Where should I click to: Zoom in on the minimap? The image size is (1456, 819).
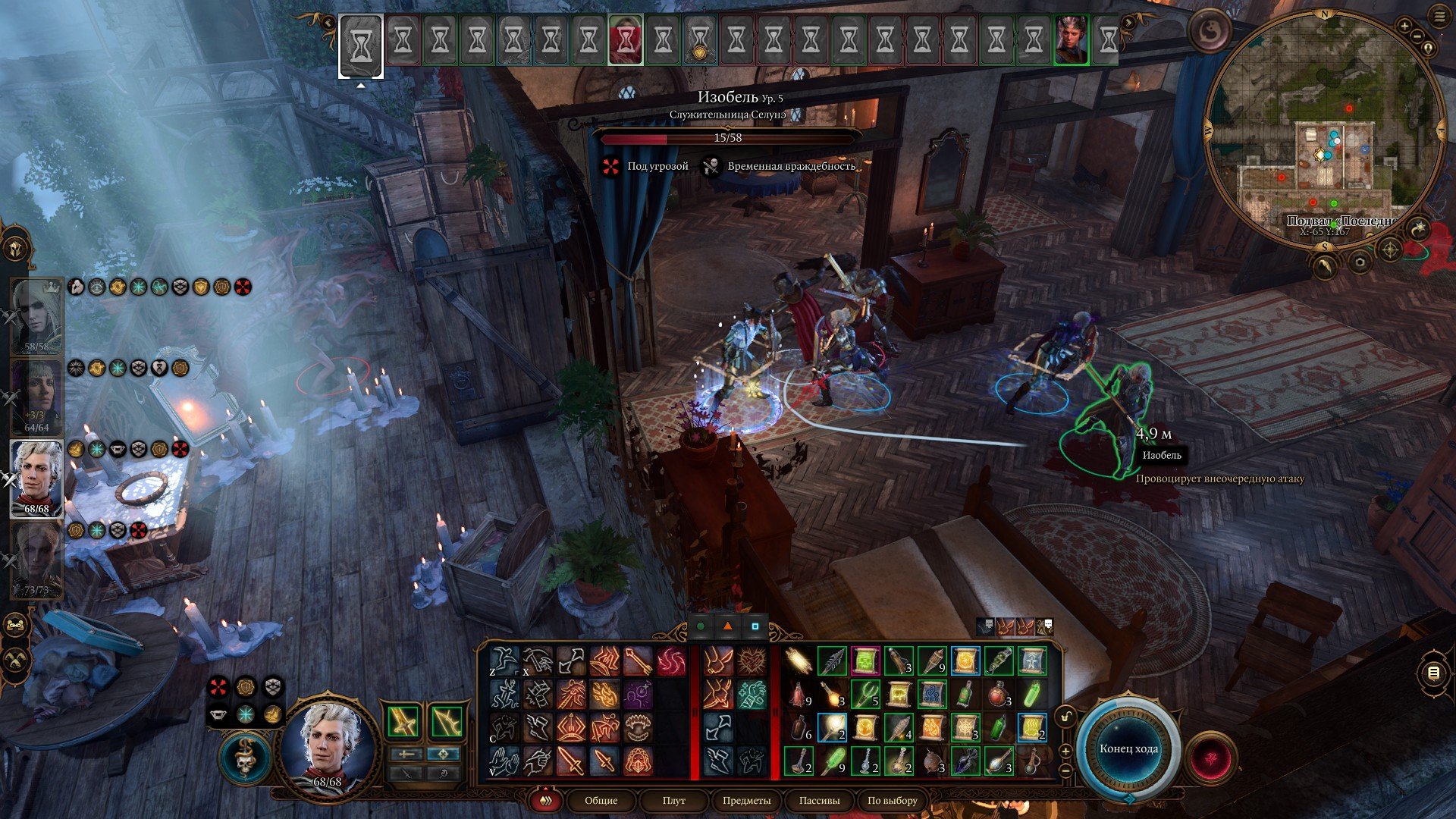pyautogui.click(x=1404, y=27)
